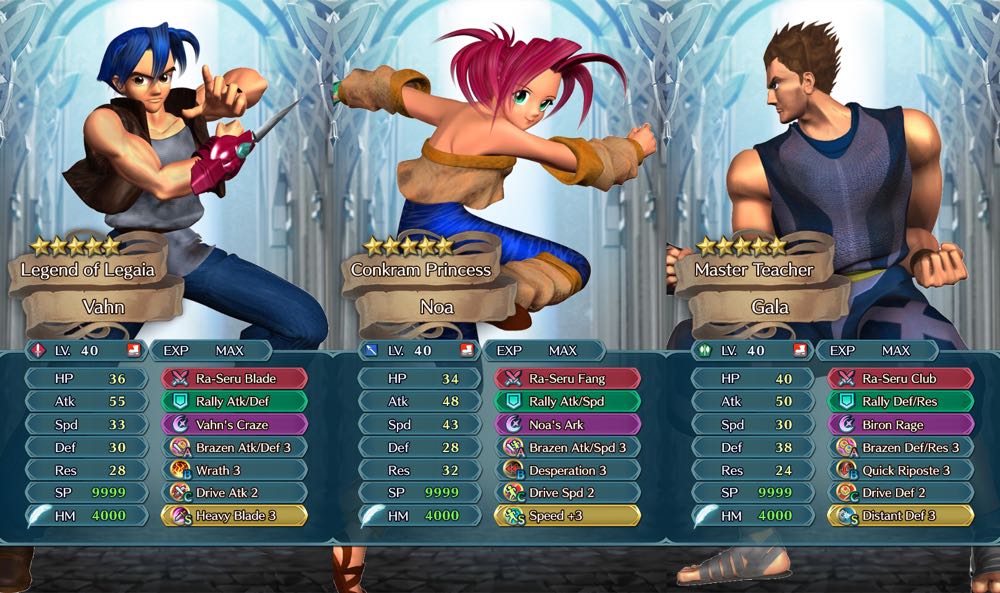The height and width of the screenshot is (593, 1000).
Task: Choose the Biron Rage special skill
Action: click(x=901, y=425)
